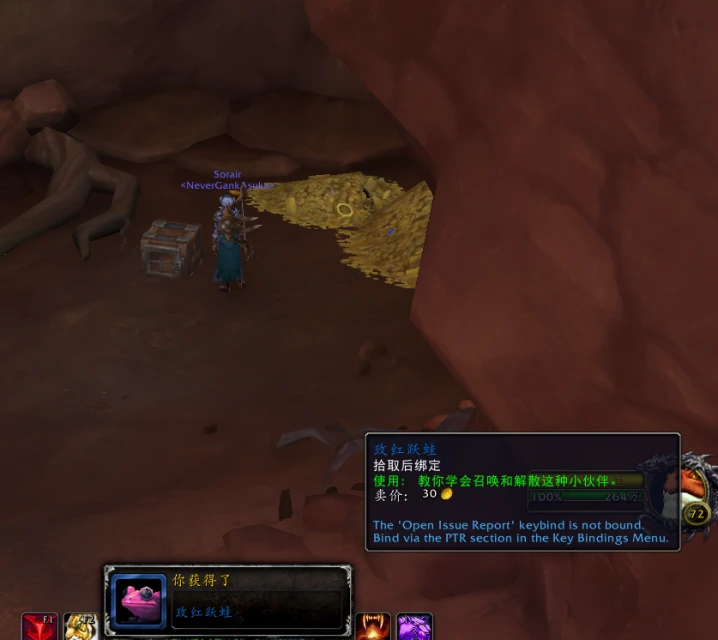Activate the purple spell ability icon
Screen dimensions: 718x640
(x=415, y=628)
